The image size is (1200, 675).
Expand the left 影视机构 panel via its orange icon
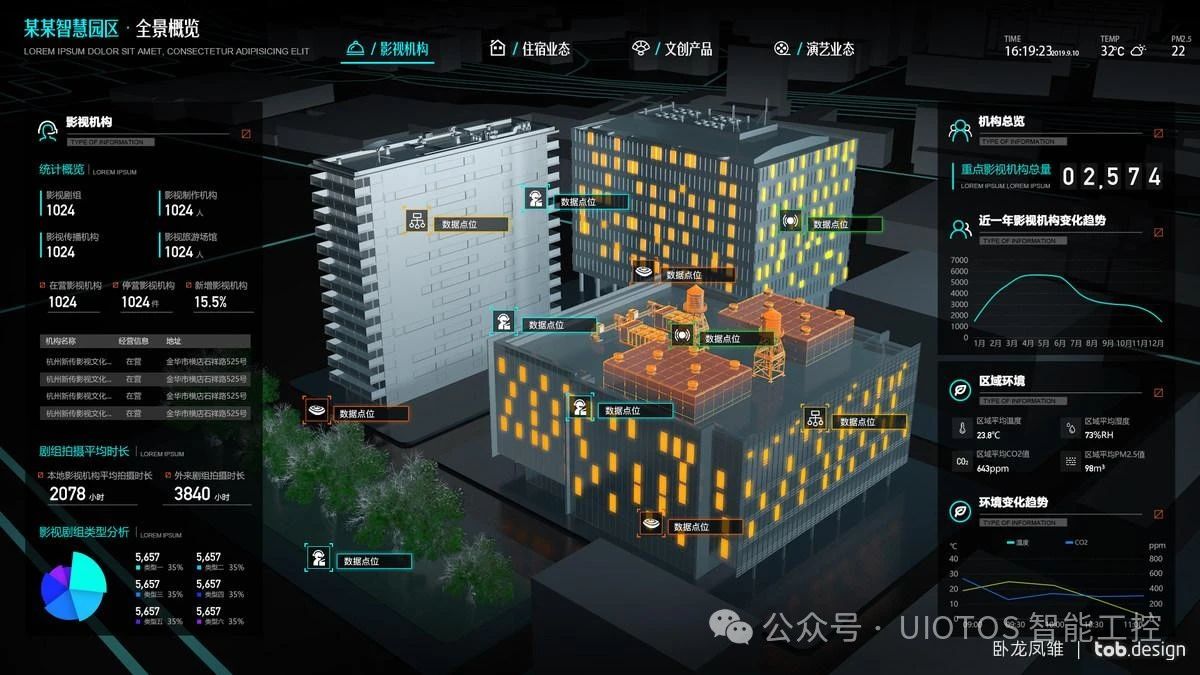pos(246,133)
